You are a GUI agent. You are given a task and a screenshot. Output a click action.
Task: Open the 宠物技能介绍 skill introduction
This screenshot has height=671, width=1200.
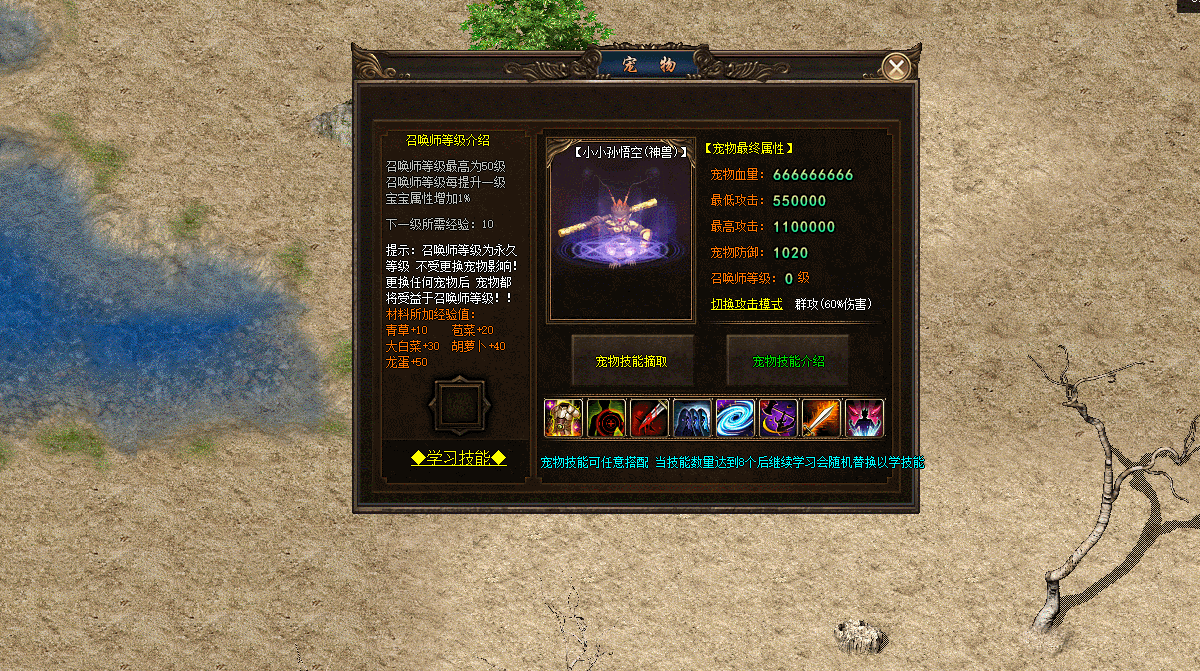788,361
